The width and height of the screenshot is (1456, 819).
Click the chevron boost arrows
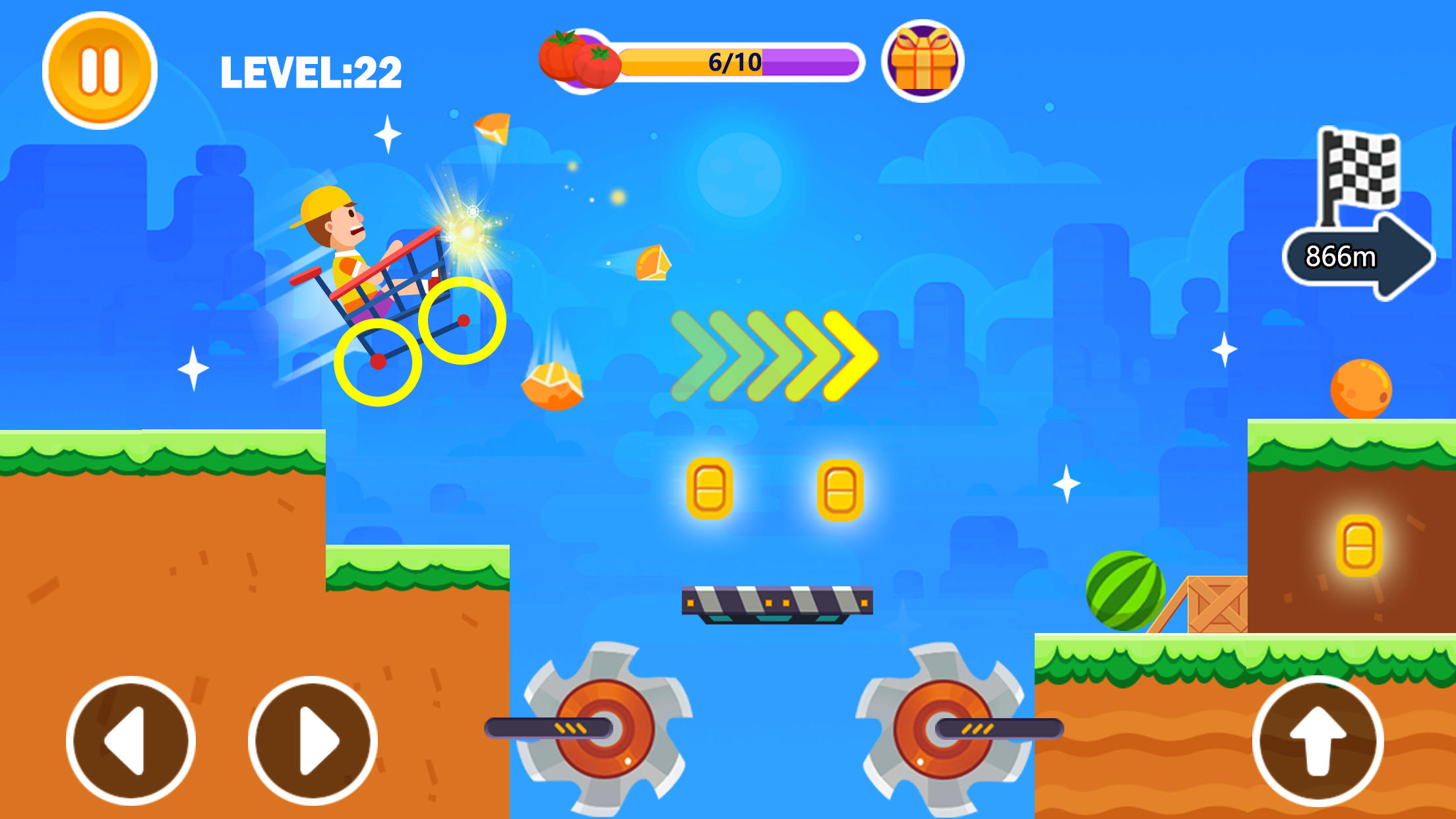(x=772, y=356)
